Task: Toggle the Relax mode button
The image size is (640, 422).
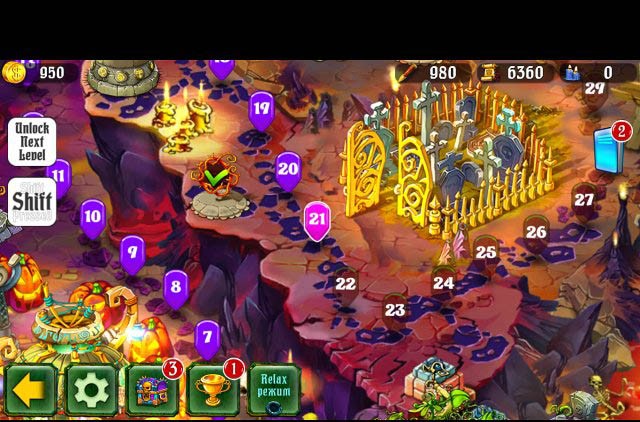Action: [x=273, y=388]
